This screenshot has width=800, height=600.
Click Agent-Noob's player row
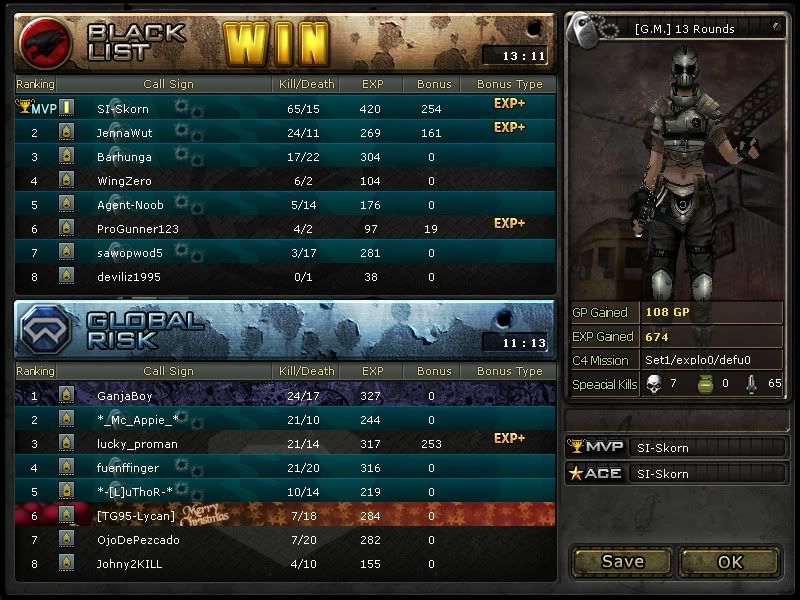tap(285, 205)
